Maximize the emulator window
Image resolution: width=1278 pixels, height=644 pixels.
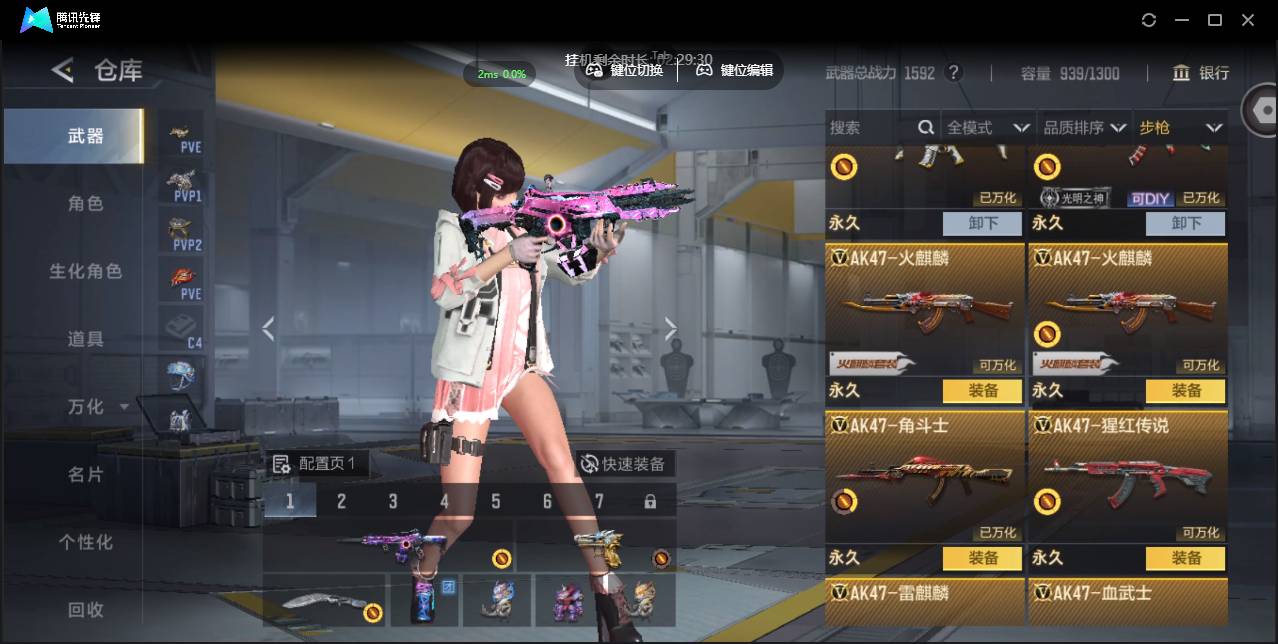click(x=1215, y=20)
